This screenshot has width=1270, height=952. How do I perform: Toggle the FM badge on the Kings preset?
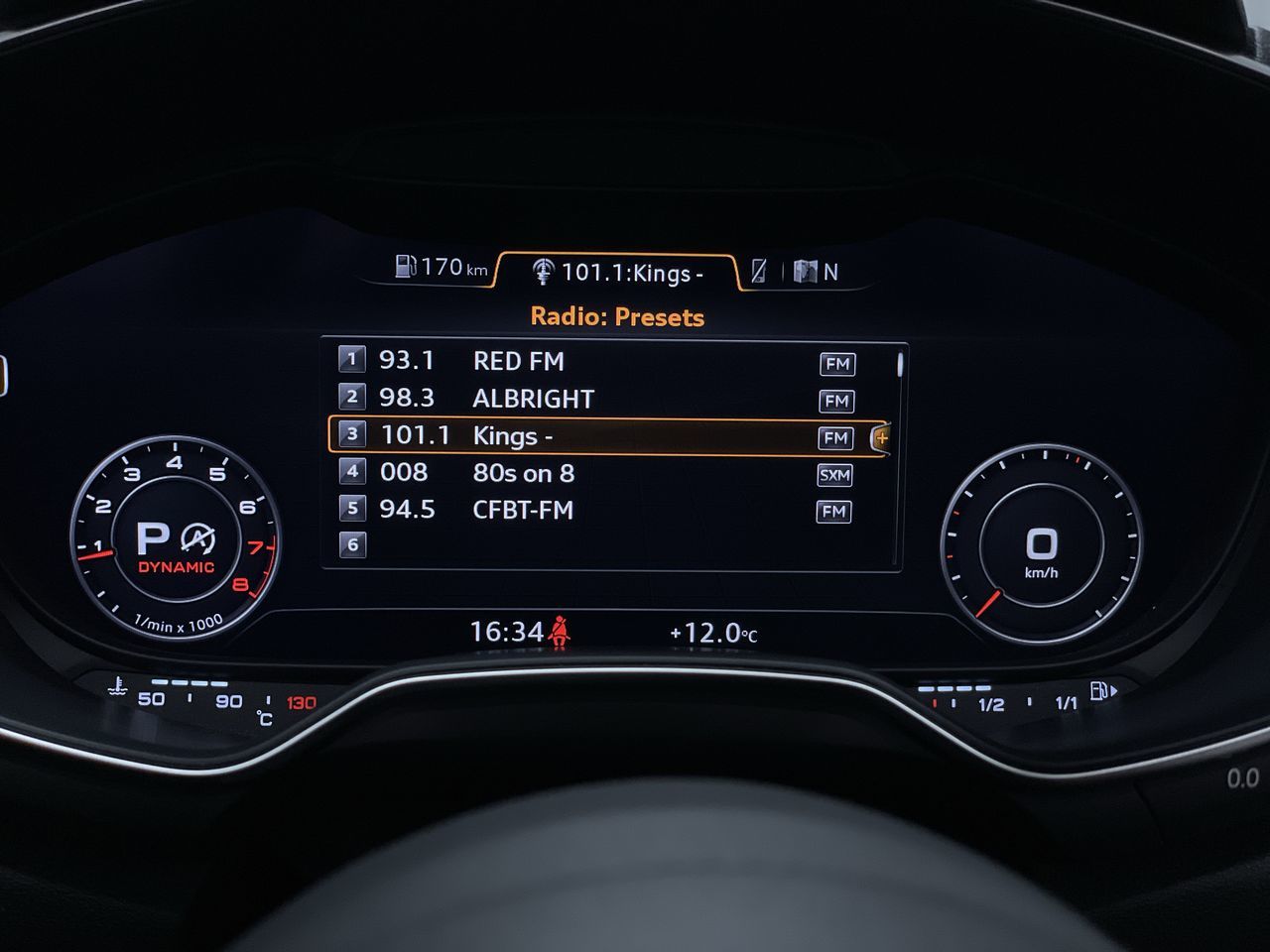tap(837, 436)
